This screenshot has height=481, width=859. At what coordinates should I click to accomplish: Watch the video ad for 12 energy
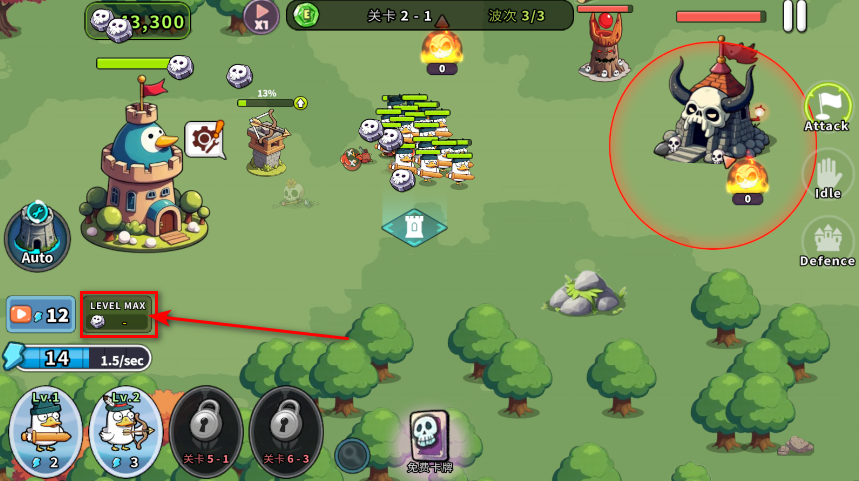(41, 314)
